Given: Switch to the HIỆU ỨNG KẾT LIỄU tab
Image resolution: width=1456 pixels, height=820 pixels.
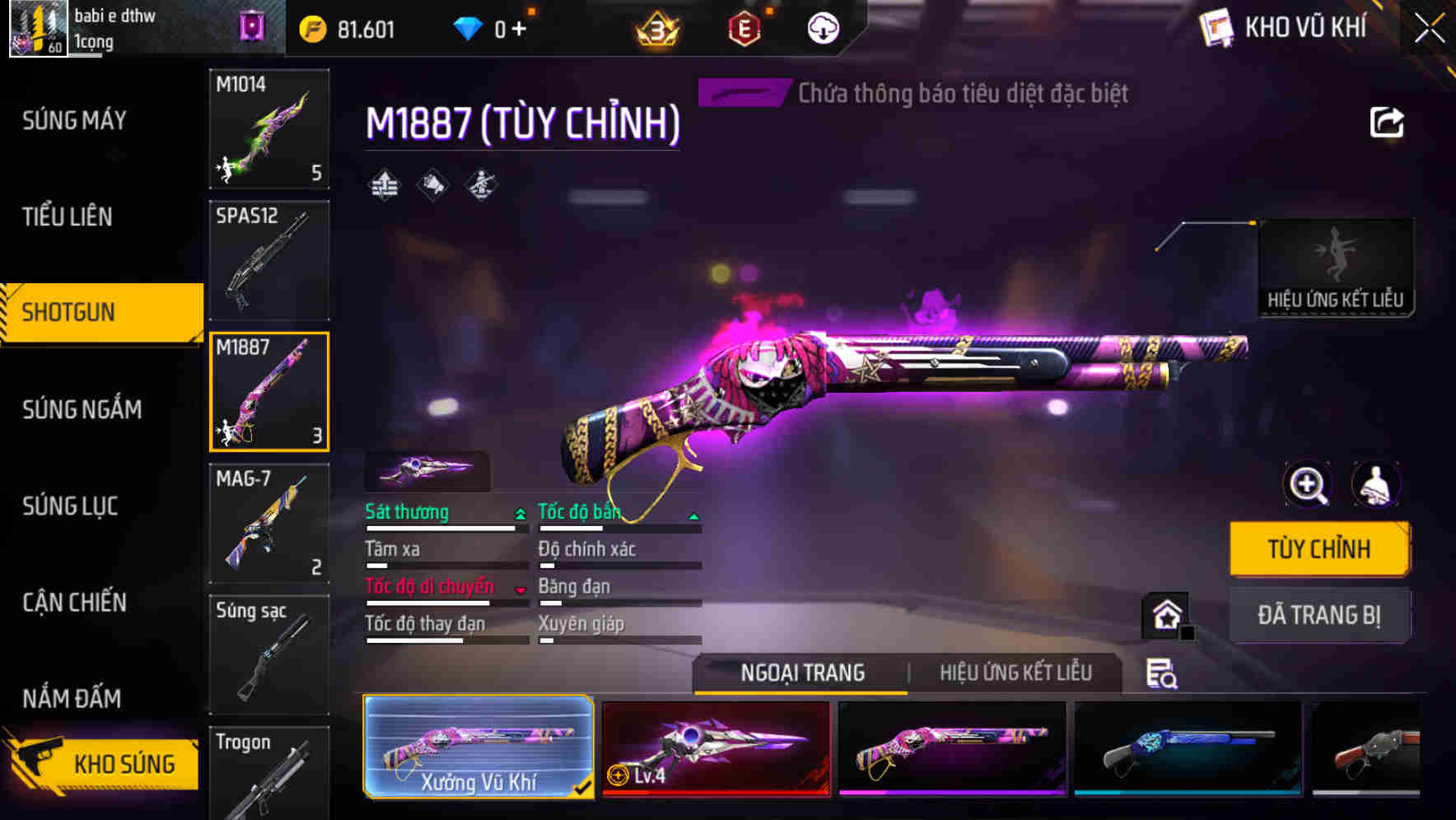Looking at the screenshot, I should pos(1015,673).
